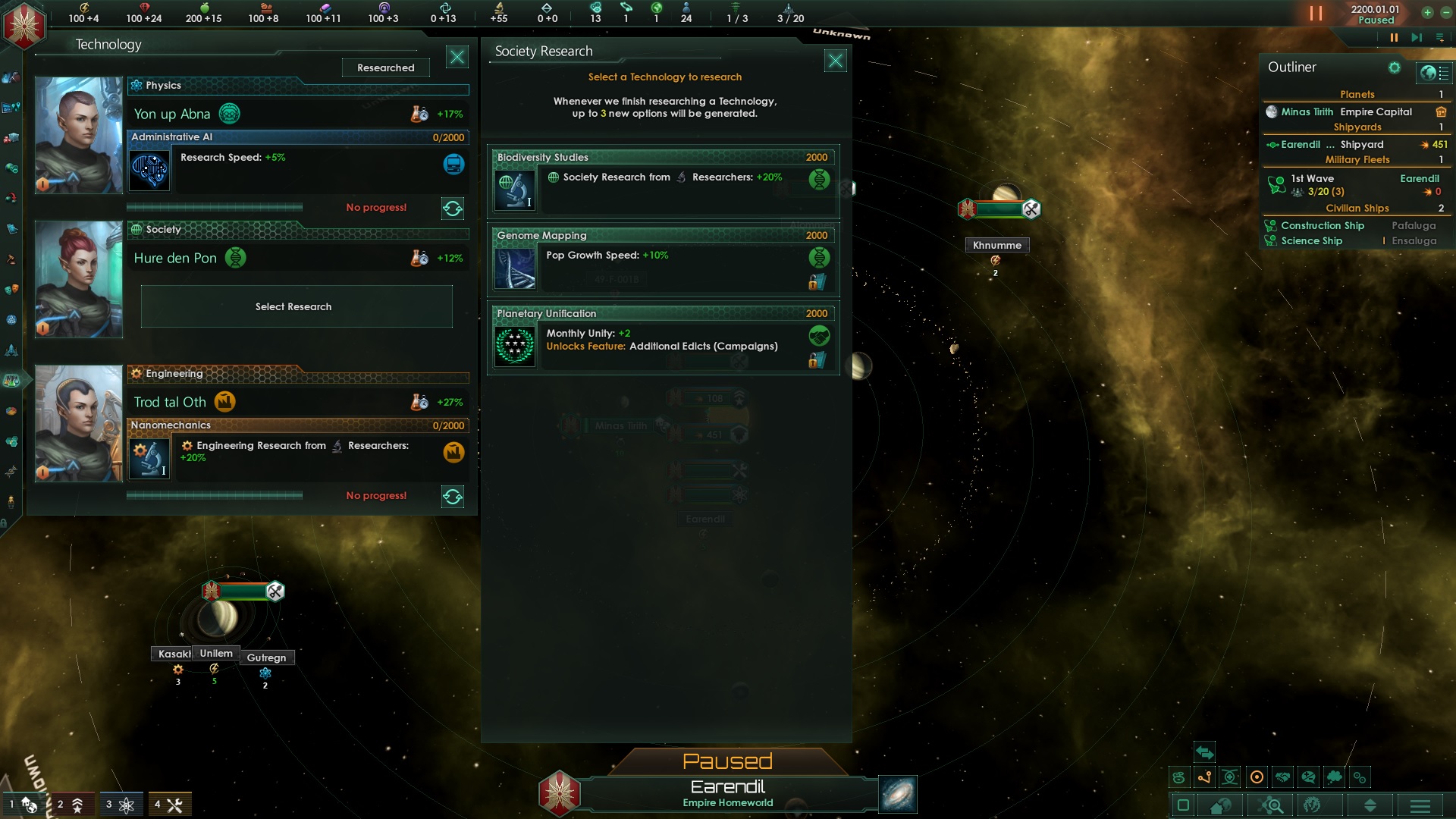The width and height of the screenshot is (1456, 819).
Task: Open the opinion map mode icon at bottom right
Action: tap(1310, 777)
